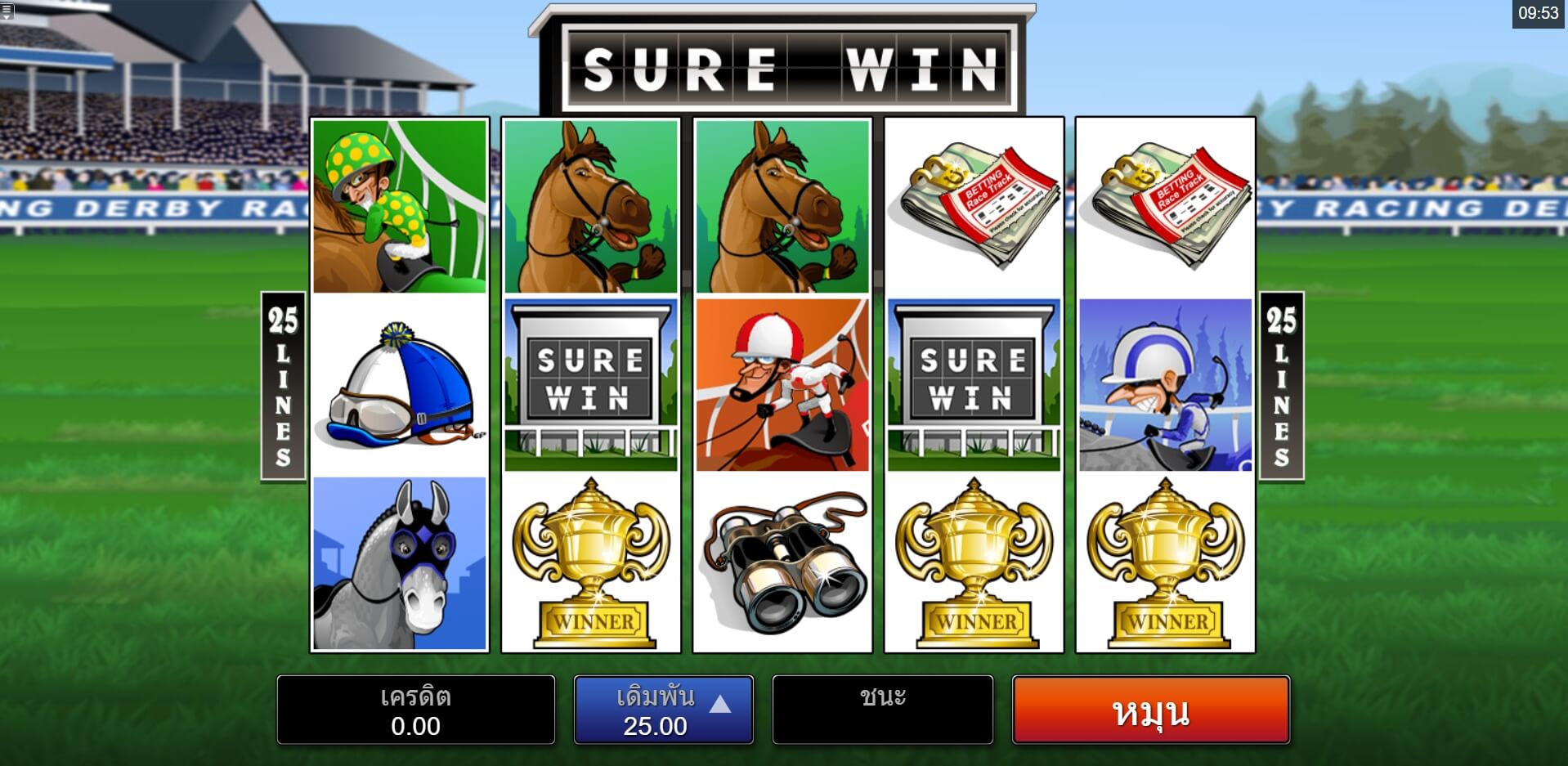
Task: Click the Betting Race Track newspaper symbol
Action: pyautogui.click(x=973, y=206)
